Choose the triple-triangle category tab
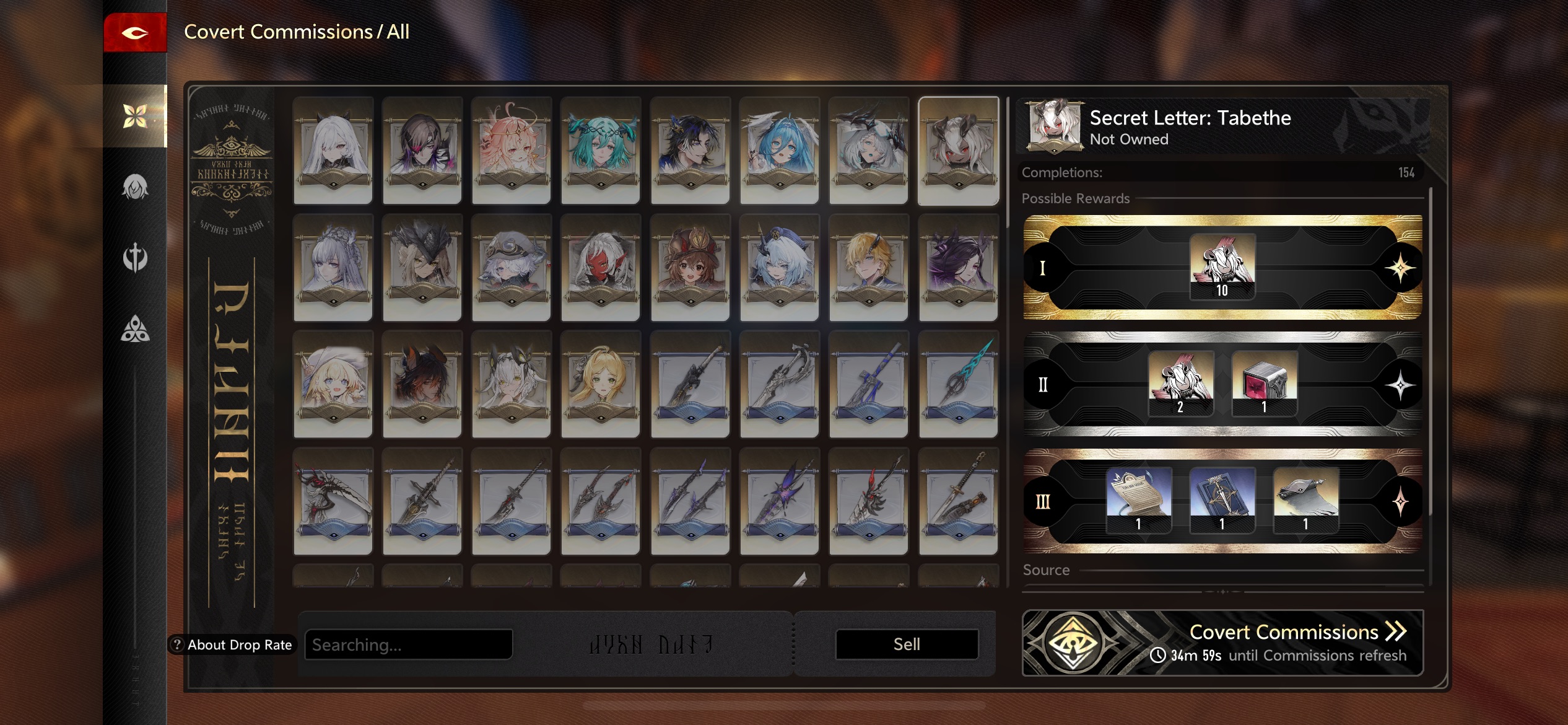The height and width of the screenshot is (725, 1568). (135, 329)
